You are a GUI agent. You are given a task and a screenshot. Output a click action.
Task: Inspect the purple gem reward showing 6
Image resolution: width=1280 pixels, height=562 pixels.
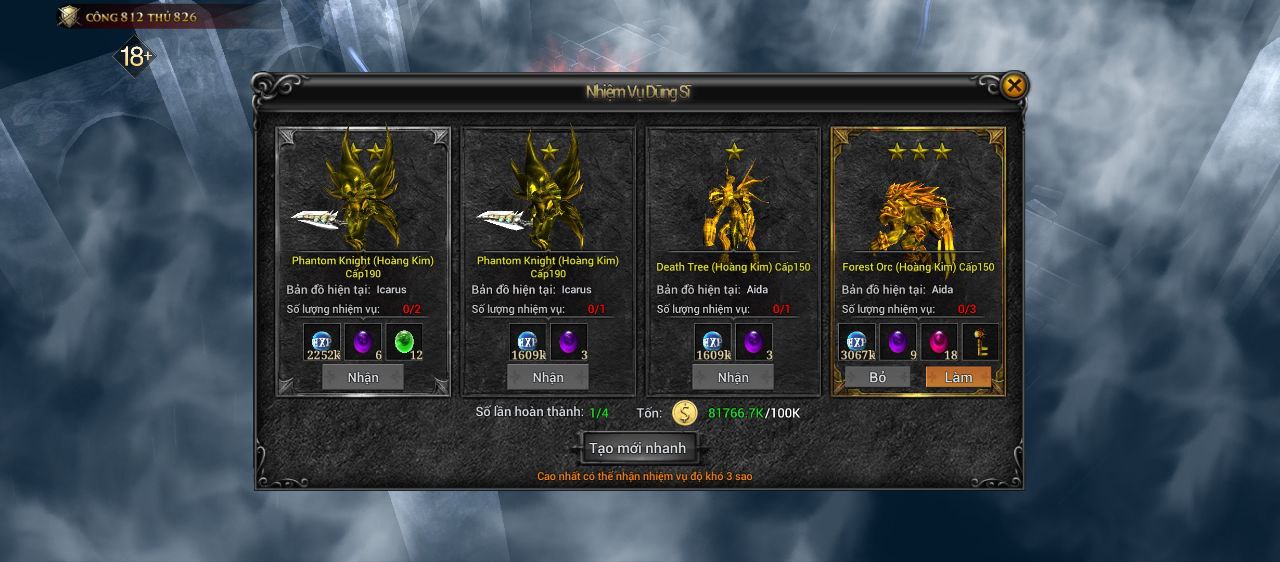tap(363, 342)
